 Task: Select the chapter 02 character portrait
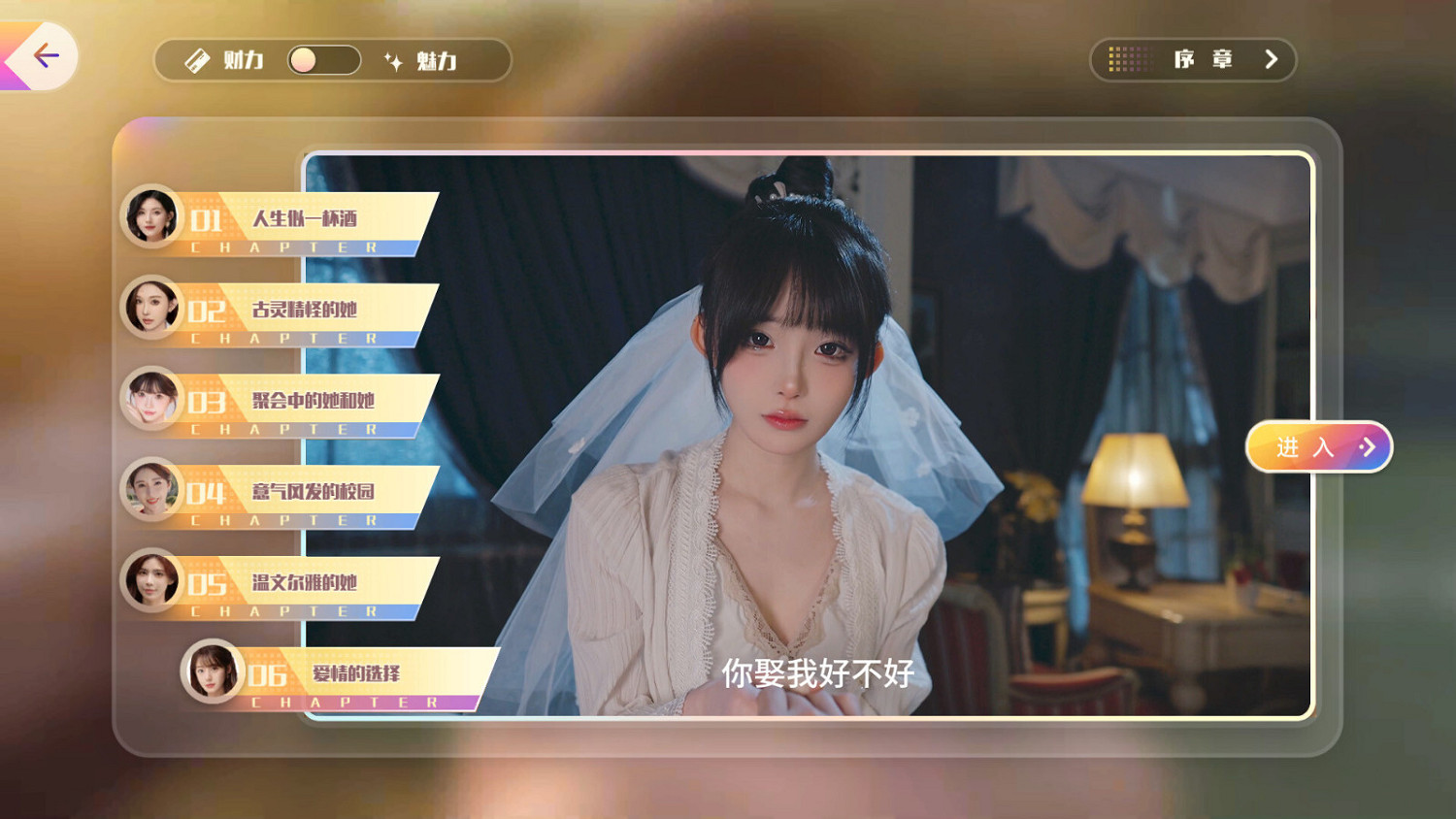click(x=152, y=308)
